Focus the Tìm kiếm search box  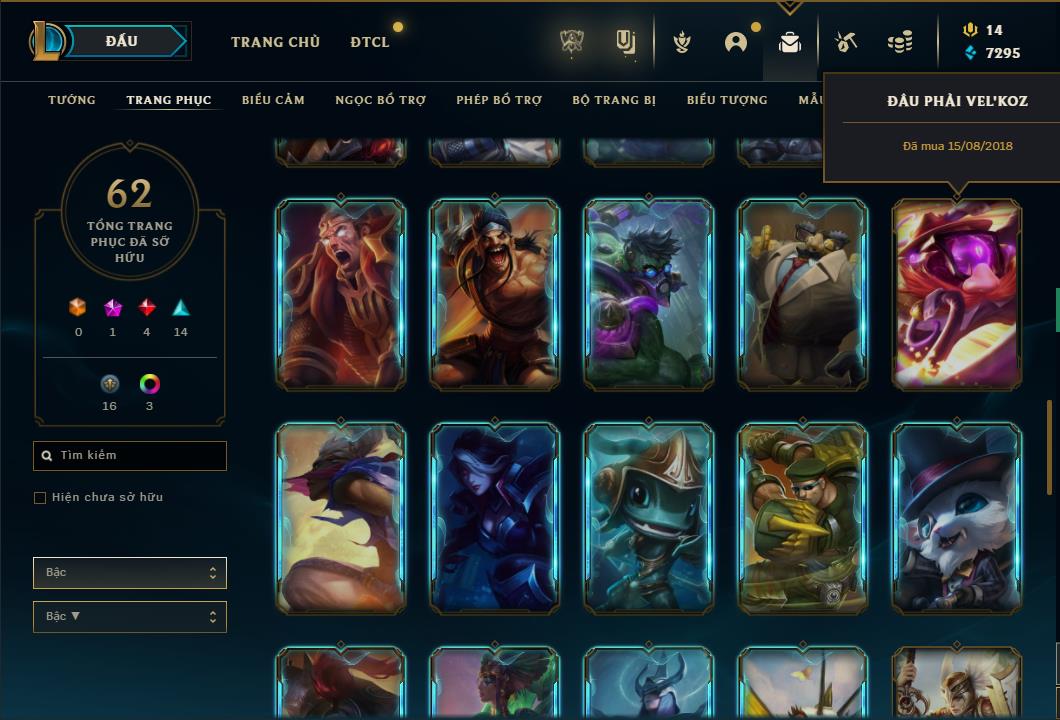click(x=130, y=456)
